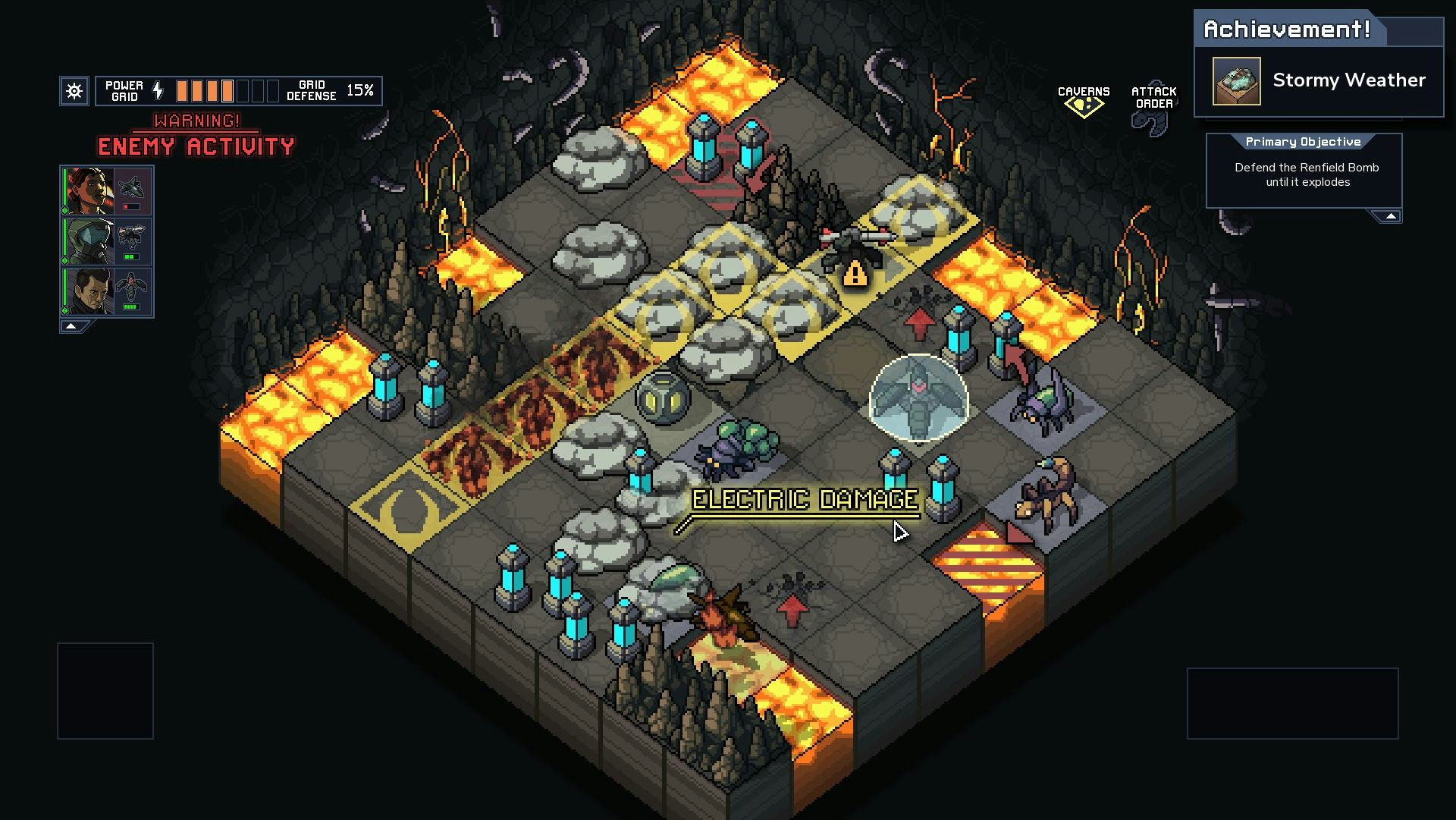The image size is (1456, 820).
Task: Select the helmeted pilot's artillery mech
Action: coord(107,241)
